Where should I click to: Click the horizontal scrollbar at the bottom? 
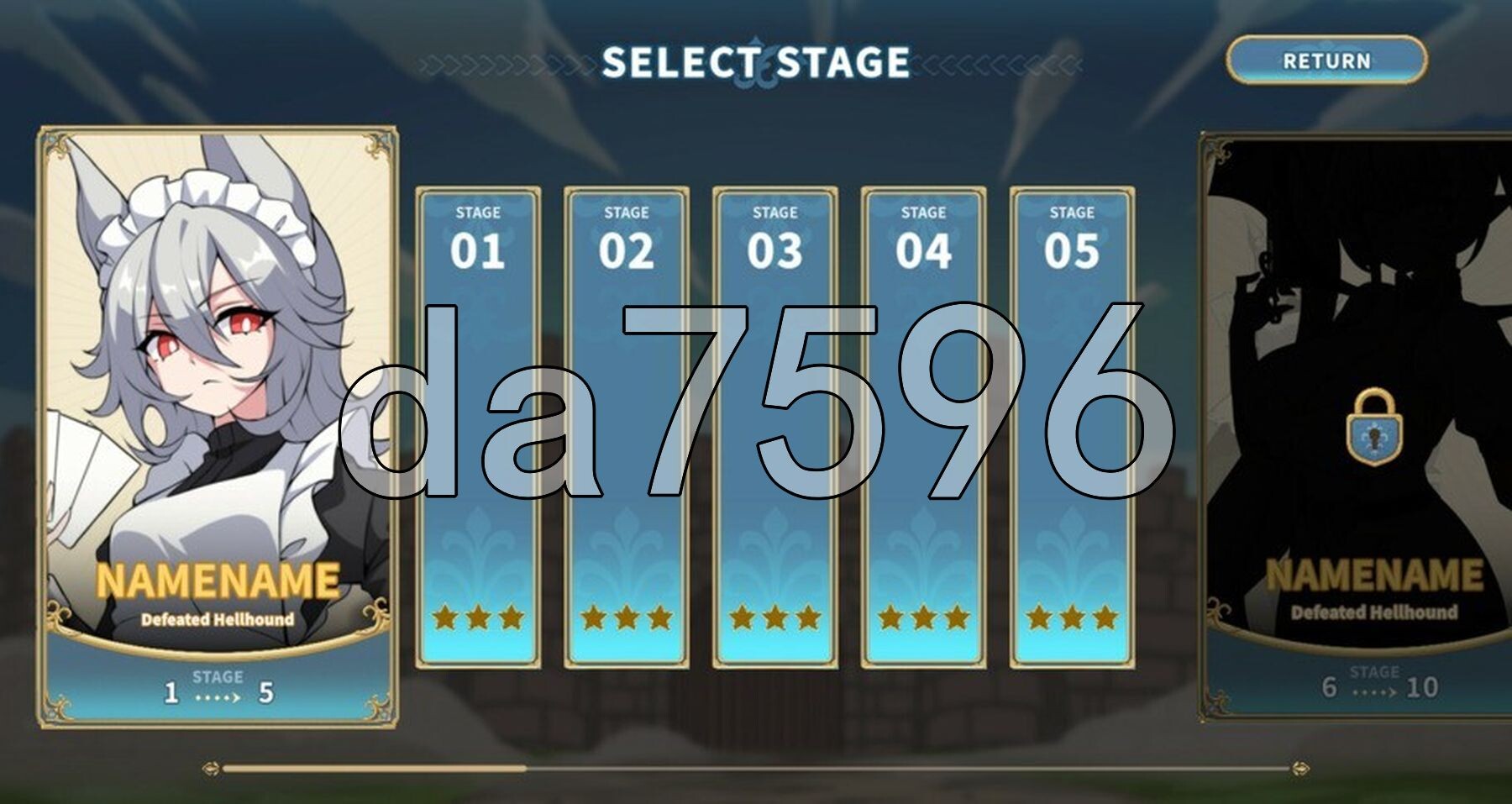click(754, 768)
